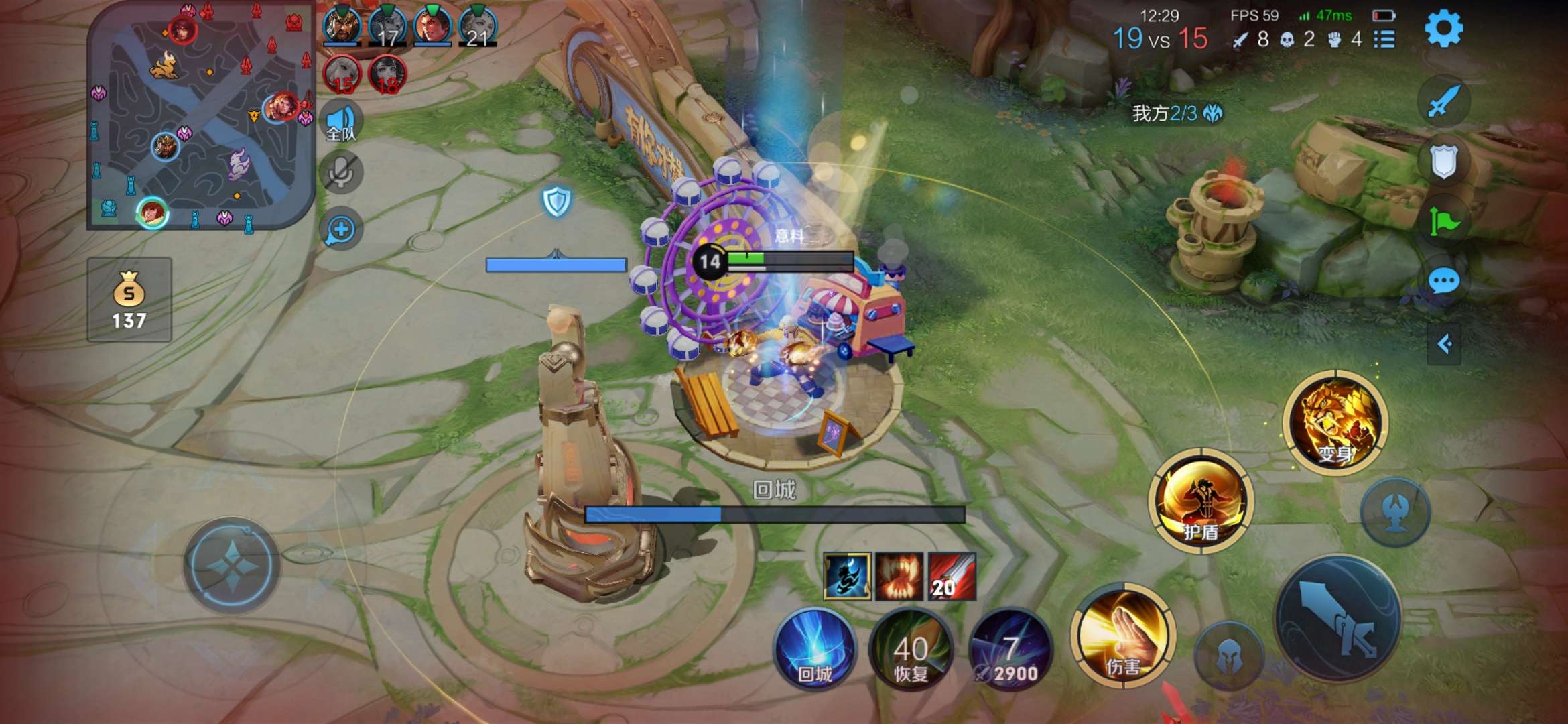Activate the 回城 recall skill
1568x724 pixels.
coord(815,648)
